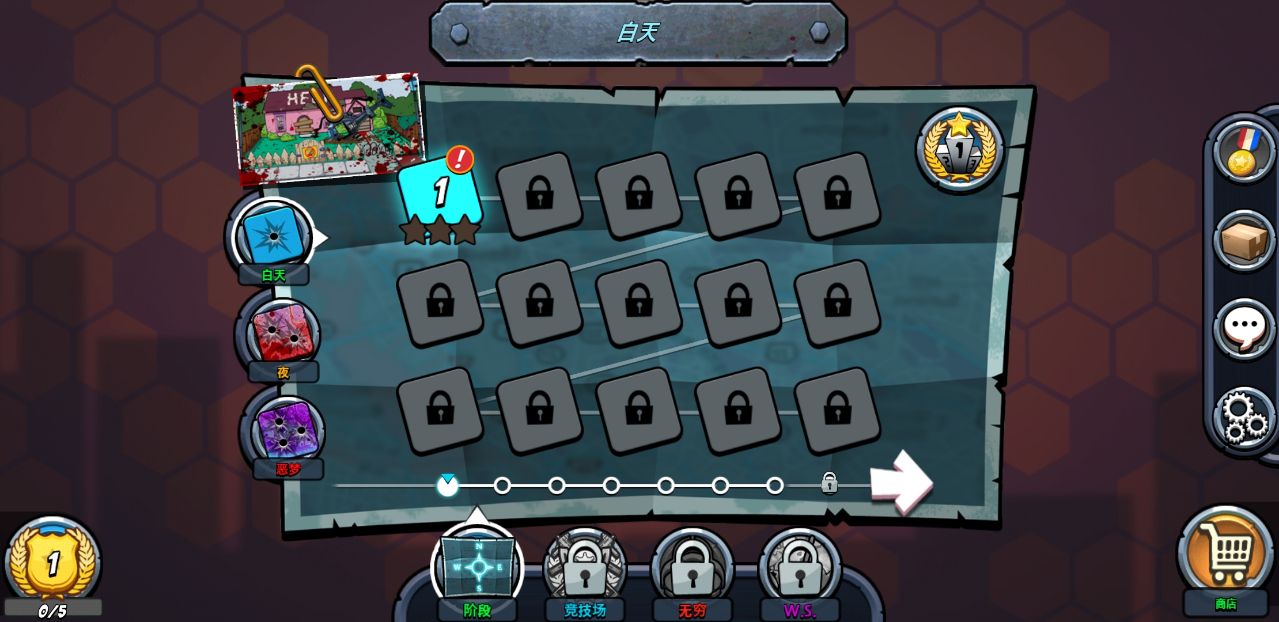Select stage 1 level tile

click(x=440, y=194)
